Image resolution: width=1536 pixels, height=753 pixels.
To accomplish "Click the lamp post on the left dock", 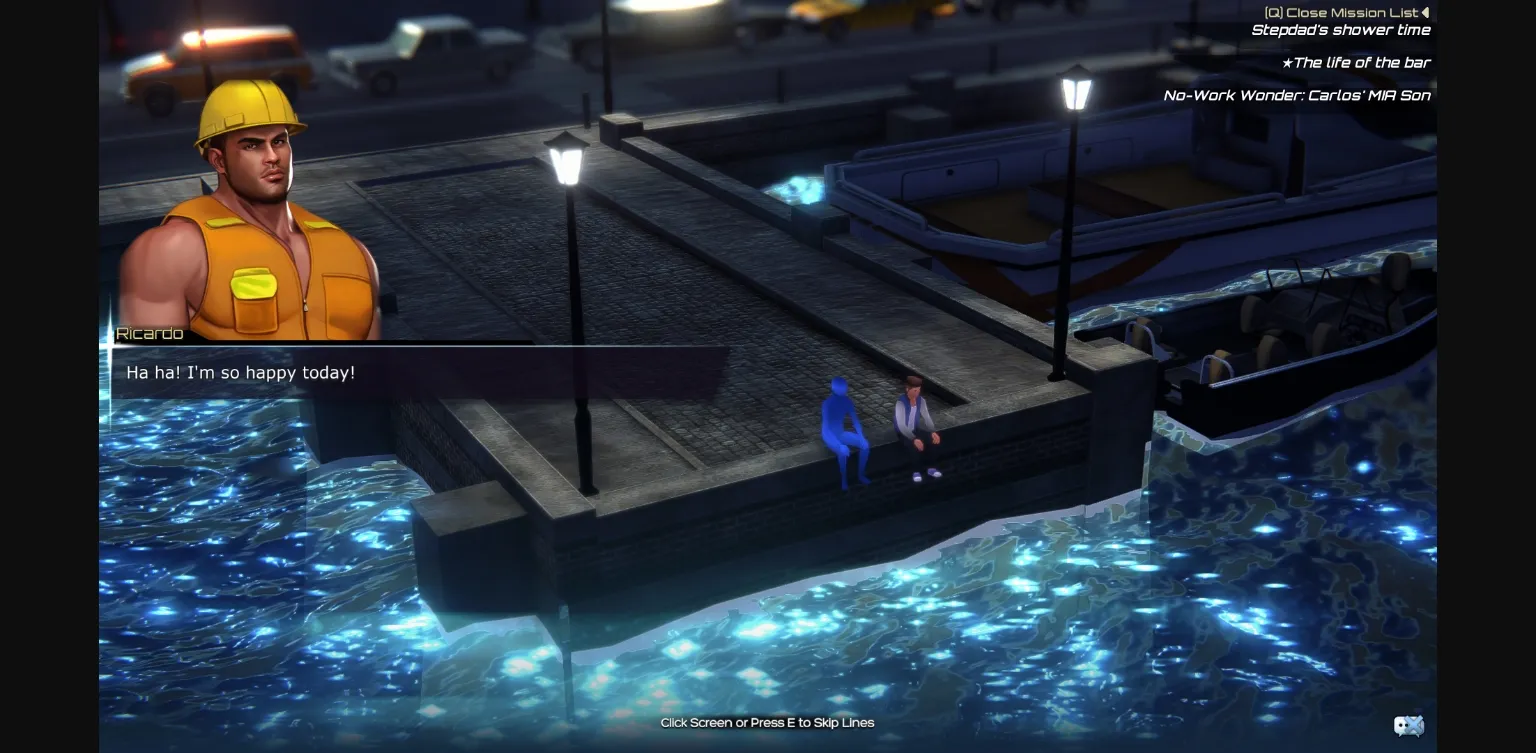I will click(567, 160).
